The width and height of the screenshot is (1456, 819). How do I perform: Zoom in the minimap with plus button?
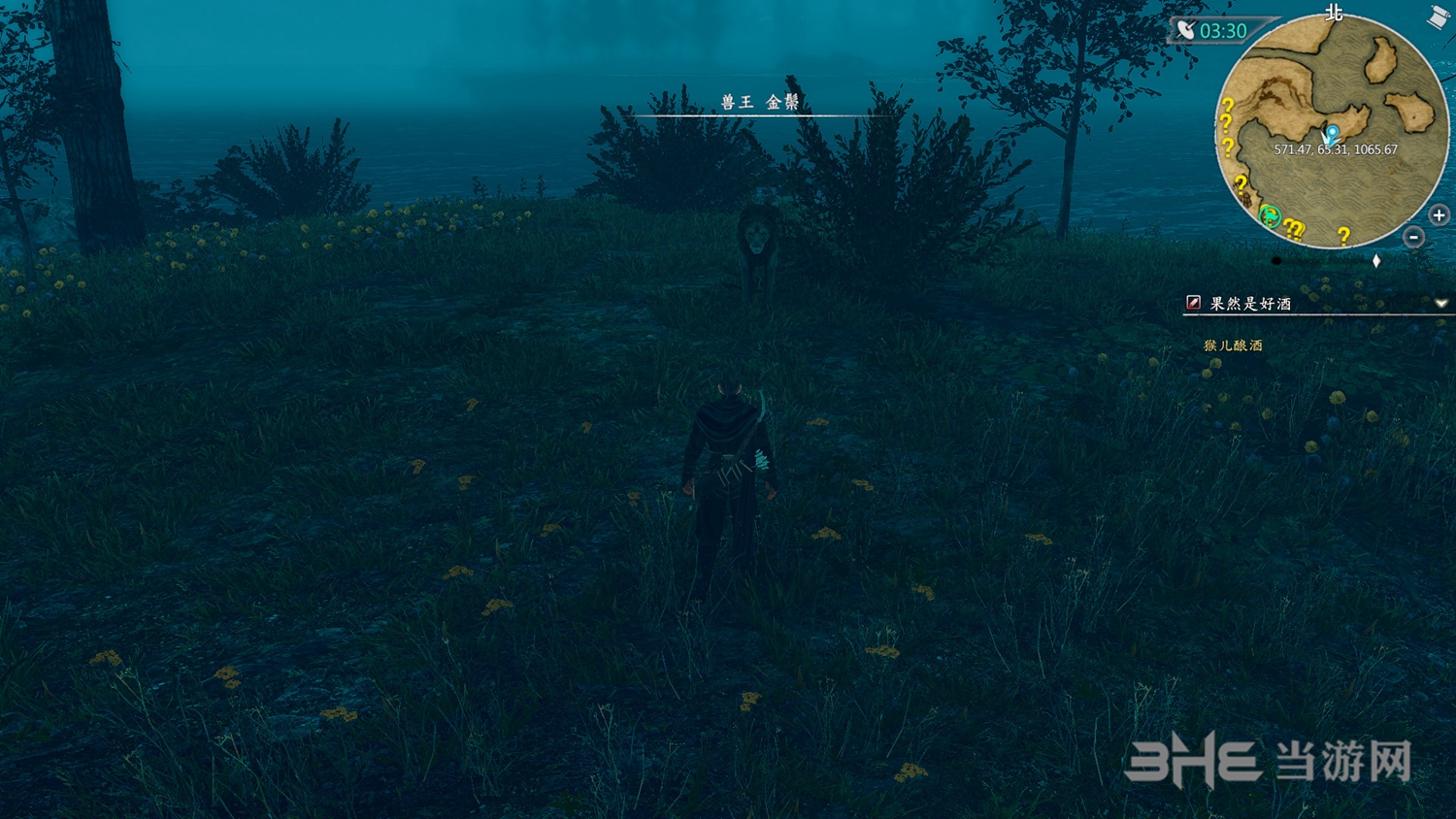coord(1439,215)
